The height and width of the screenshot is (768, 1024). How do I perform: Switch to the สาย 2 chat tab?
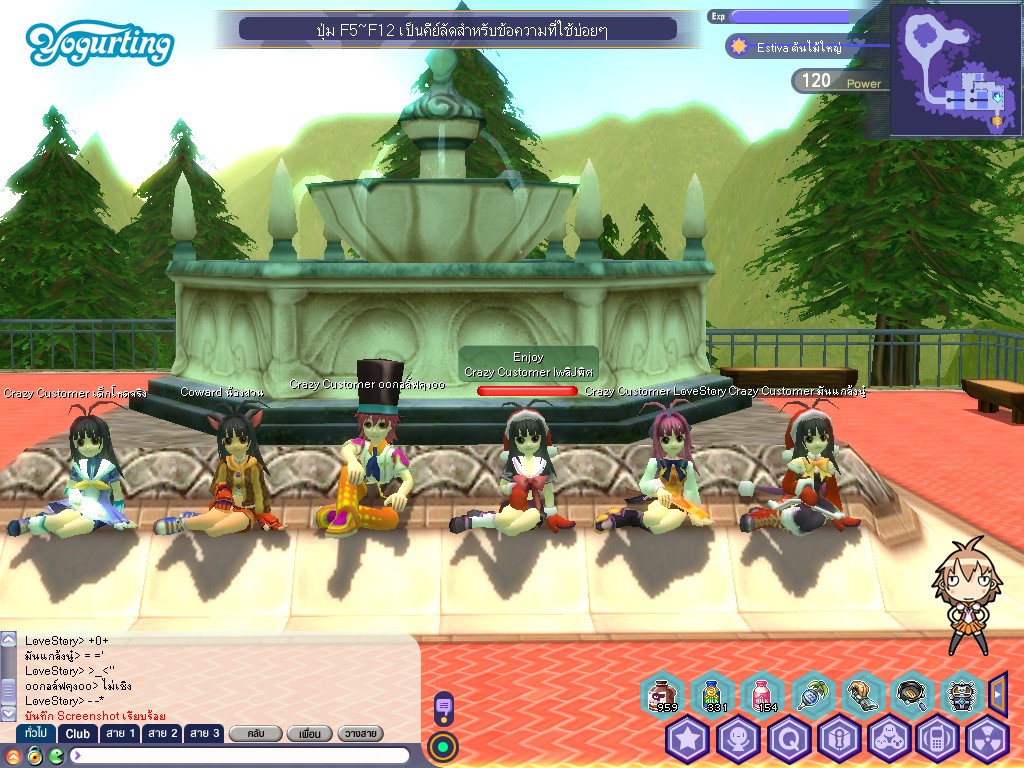162,733
